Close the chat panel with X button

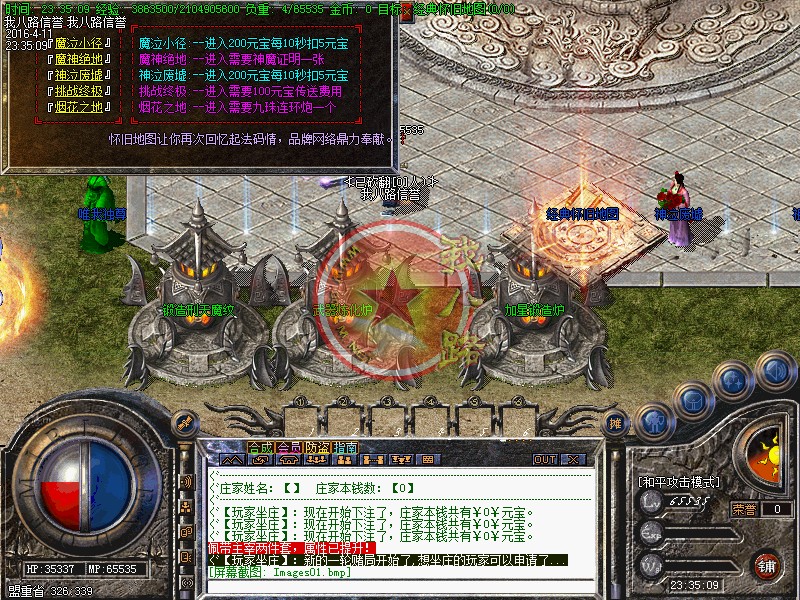click(573, 460)
